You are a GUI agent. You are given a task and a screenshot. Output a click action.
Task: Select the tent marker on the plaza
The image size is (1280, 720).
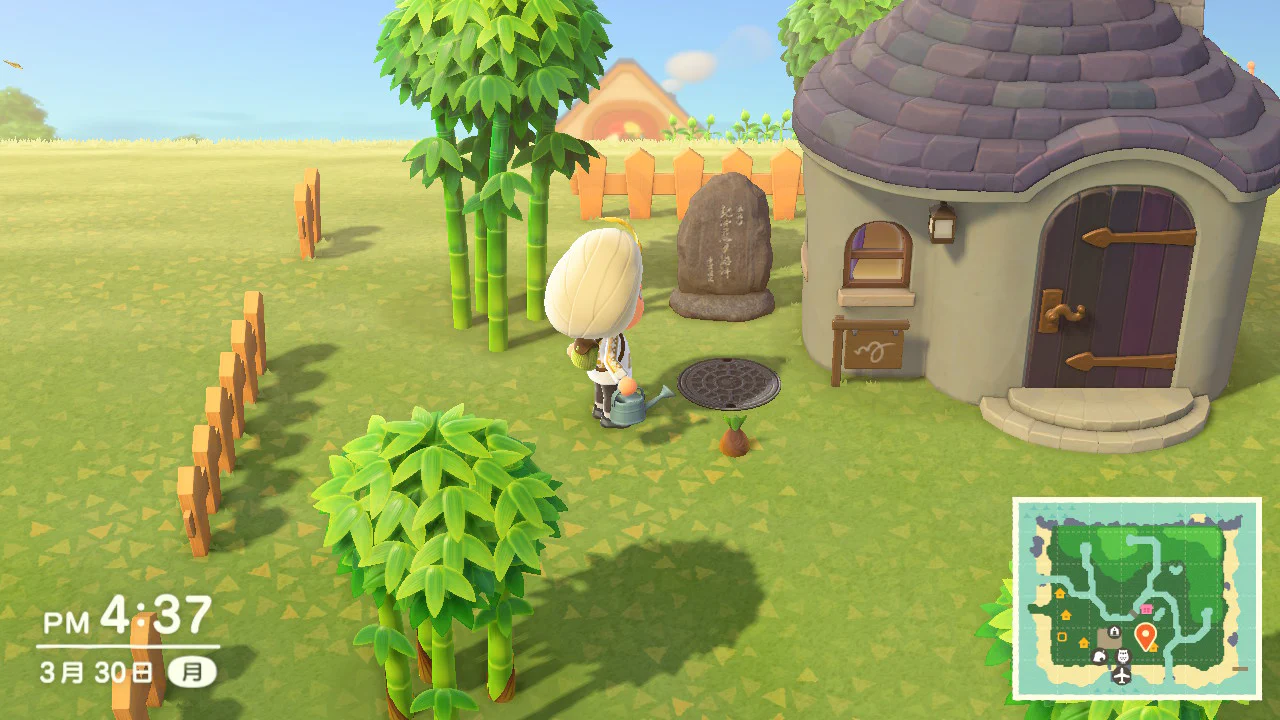(x=1113, y=632)
